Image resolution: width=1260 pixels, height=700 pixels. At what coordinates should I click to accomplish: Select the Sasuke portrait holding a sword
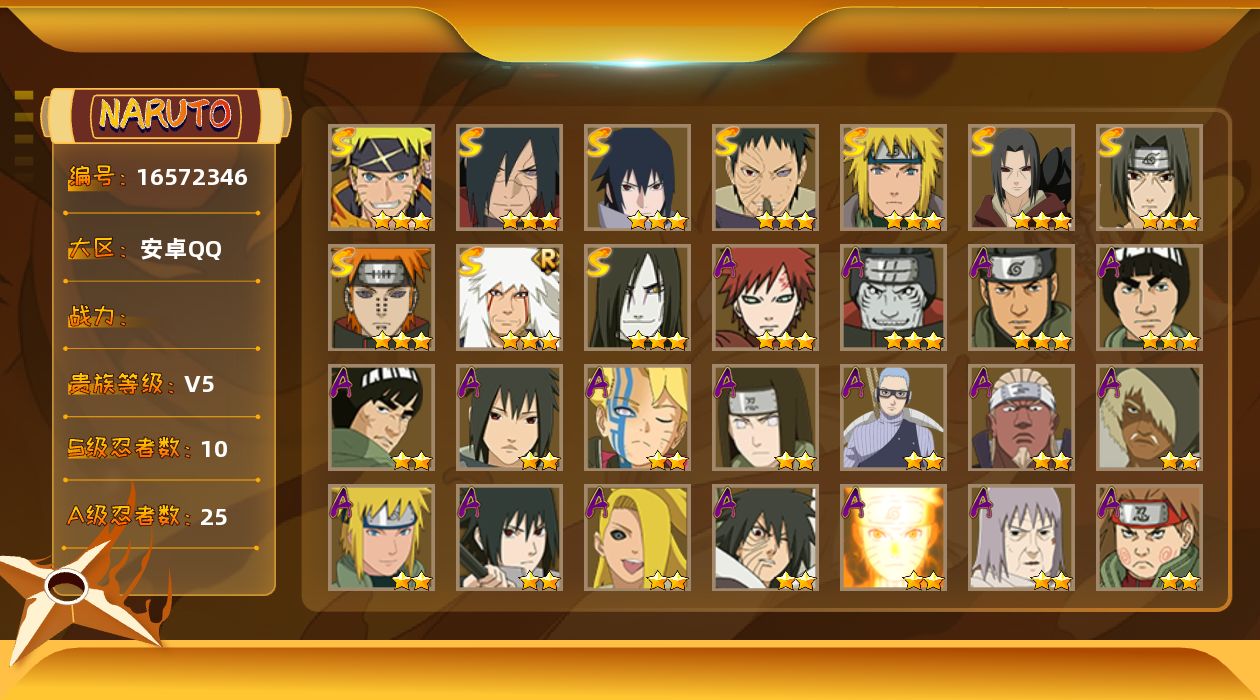[509, 537]
